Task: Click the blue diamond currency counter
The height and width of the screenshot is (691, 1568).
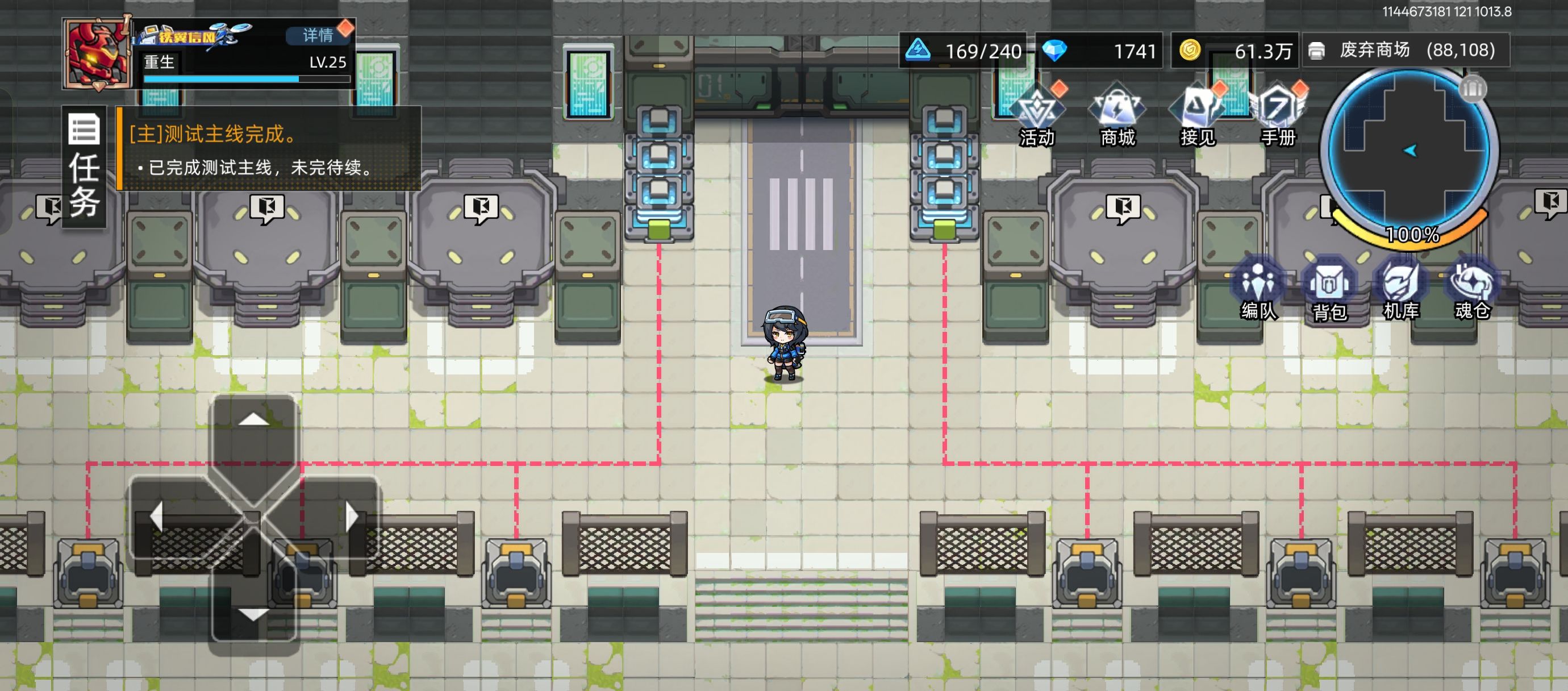Action: coord(1100,51)
